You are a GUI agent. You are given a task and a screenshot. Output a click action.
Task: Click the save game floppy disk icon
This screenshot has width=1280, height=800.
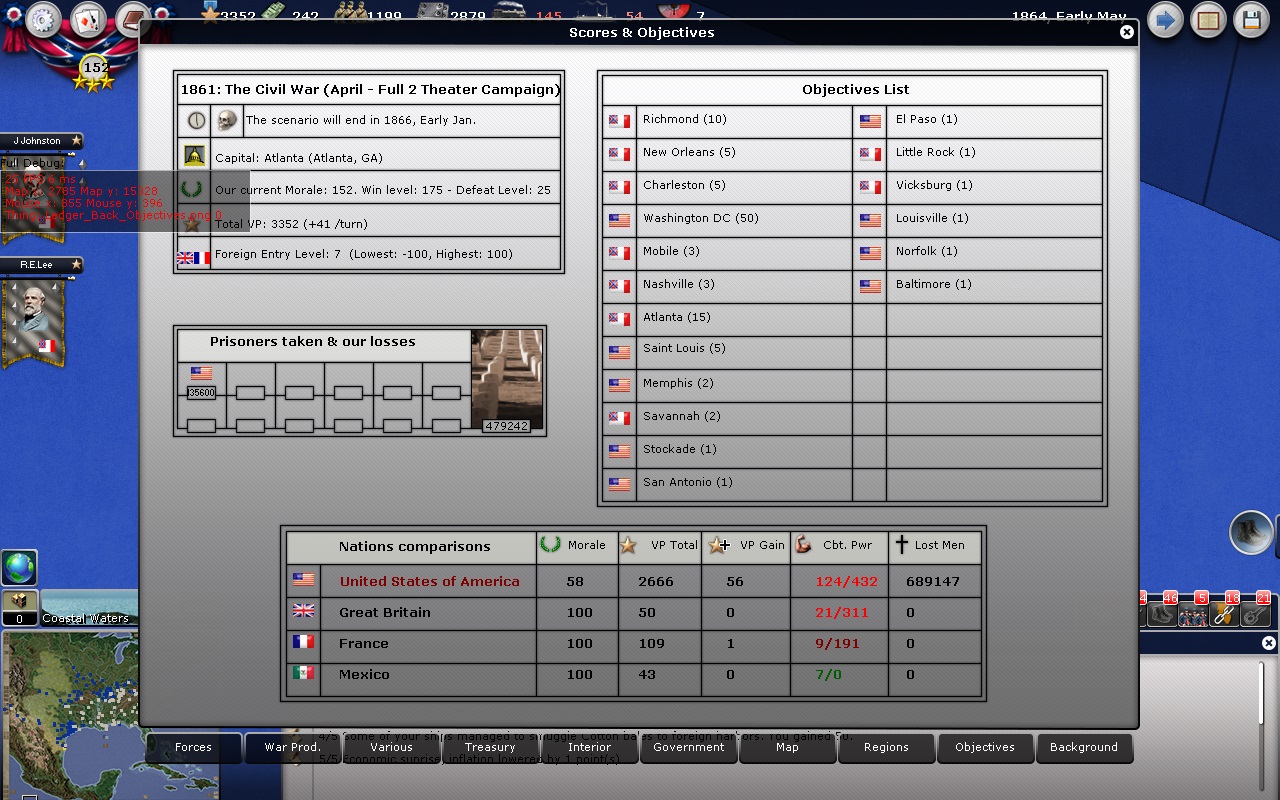tap(1251, 19)
